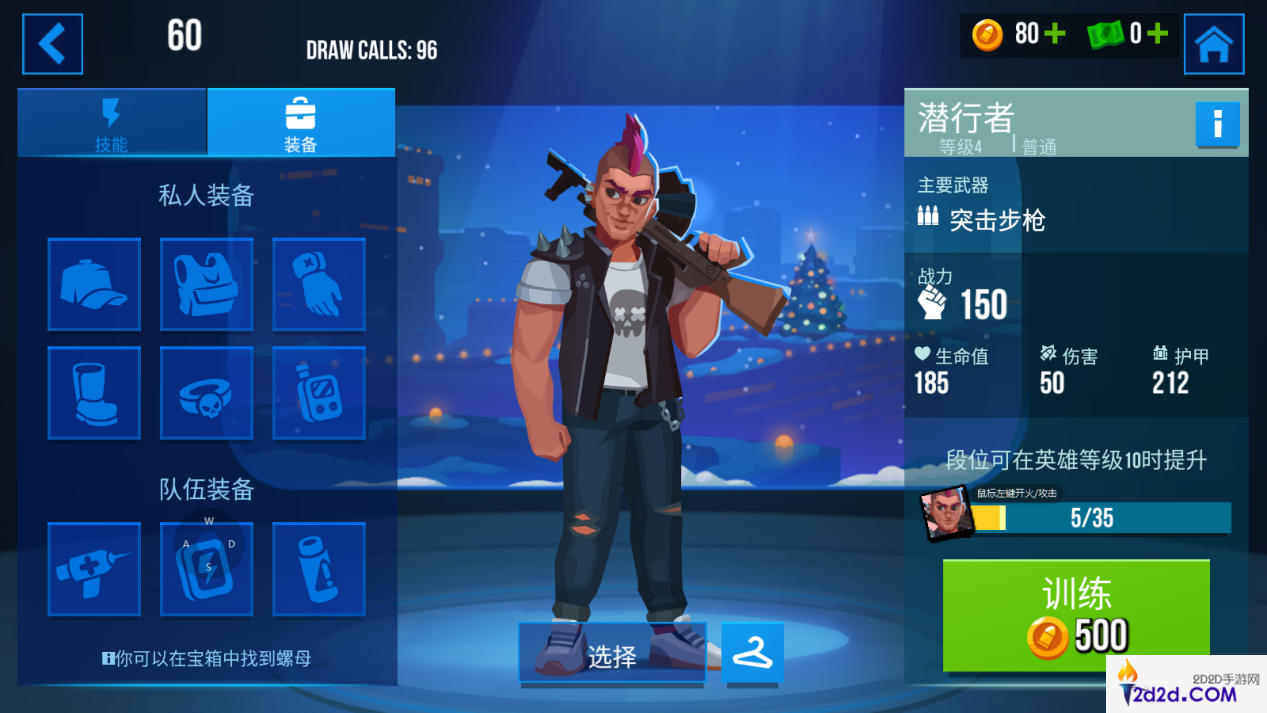Screen dimensions: 1267x713
Task: Choose the lightning battery team slot
Action: (x=206, y=569)
